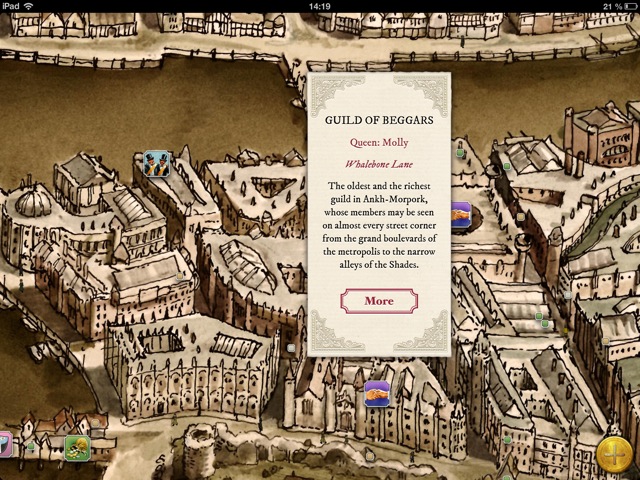640x480 pixels.
Task: Choose the fully visible open-hand map marker
Action: [x=377, y=393]
